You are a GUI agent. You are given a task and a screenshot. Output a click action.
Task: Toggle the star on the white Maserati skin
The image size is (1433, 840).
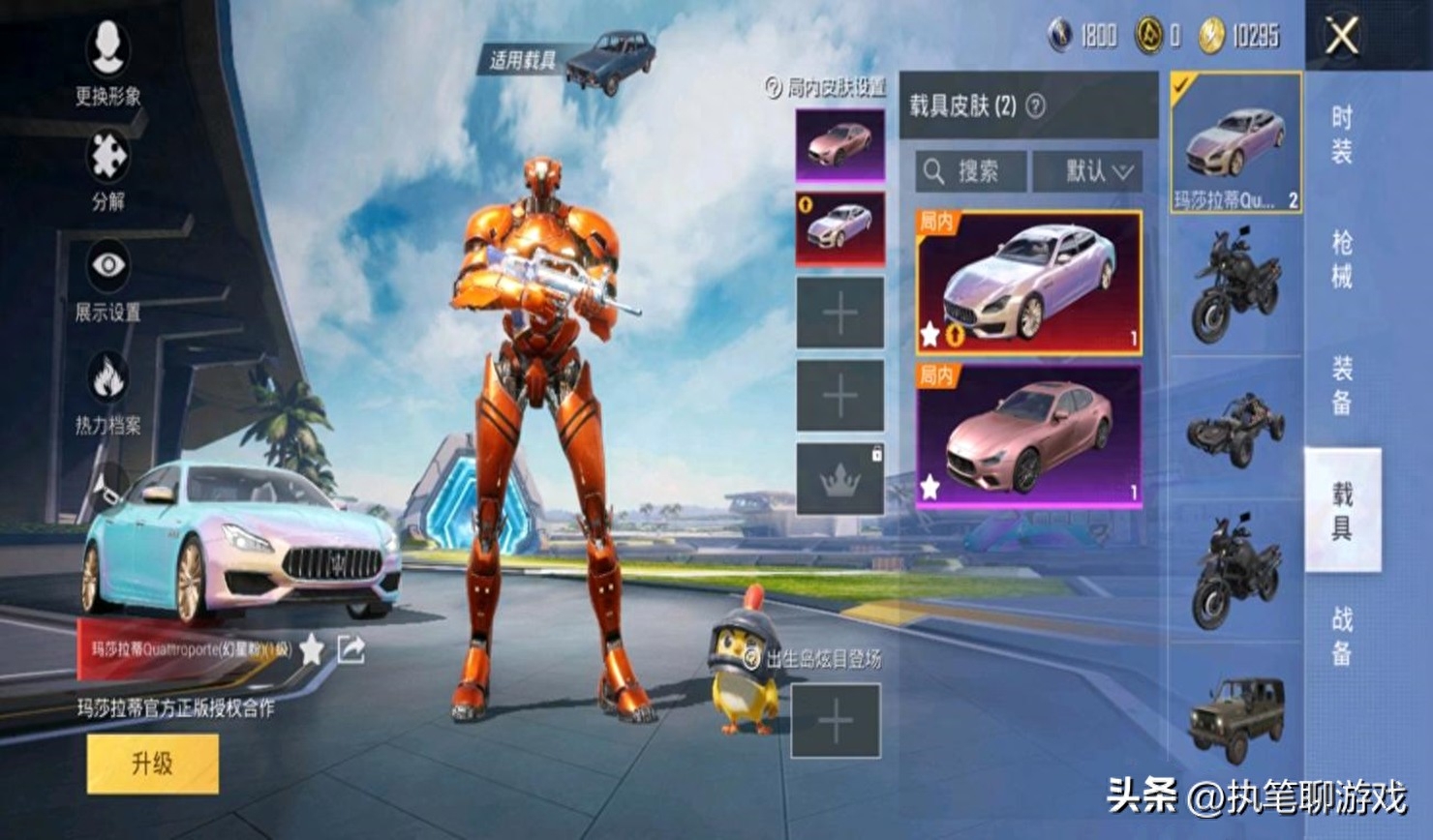928,334
